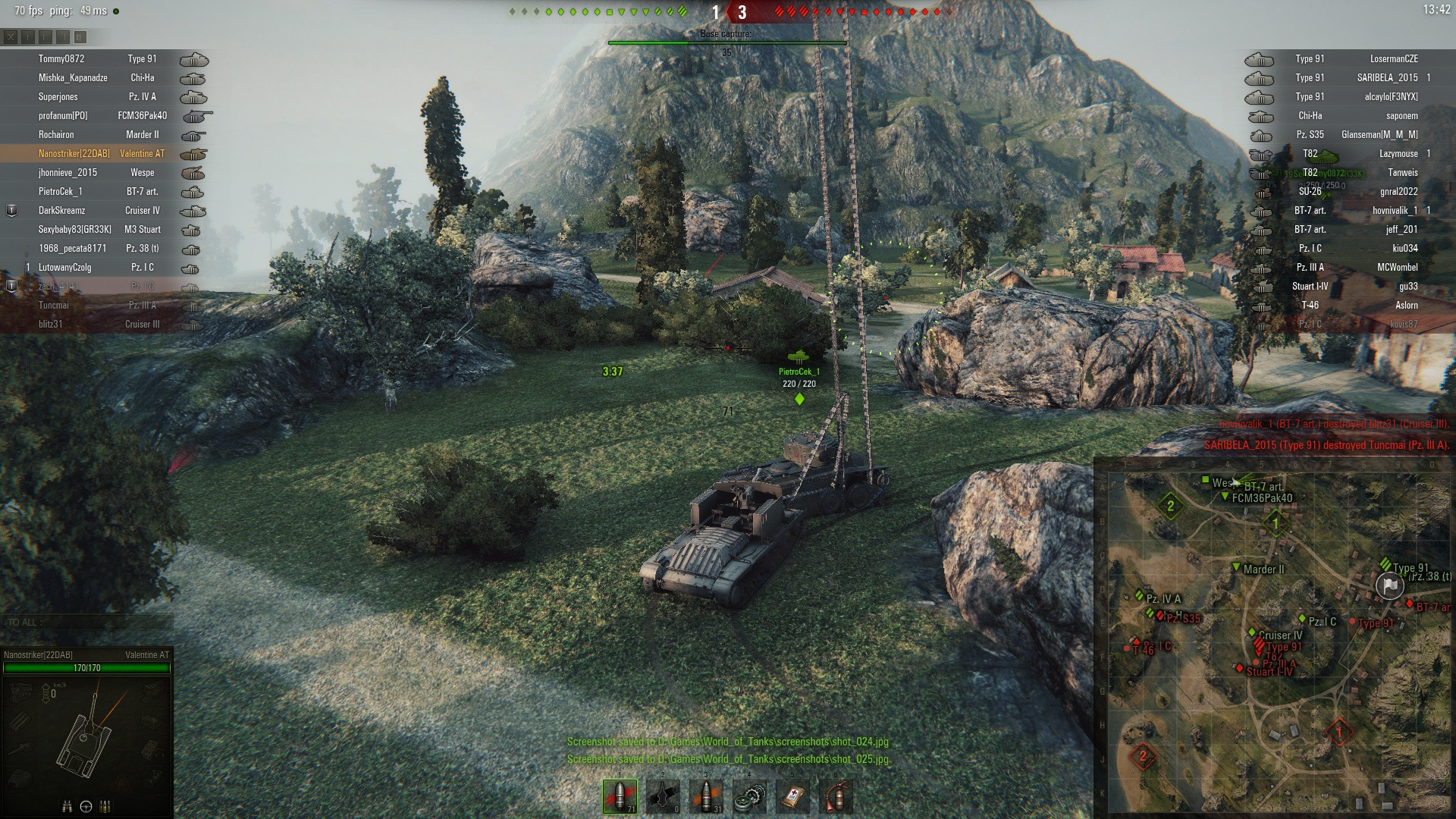Viewport: 1456px width, 819px height.
Task: Select the white flag base marker on minimap
Action: (x=1389, y=585)
